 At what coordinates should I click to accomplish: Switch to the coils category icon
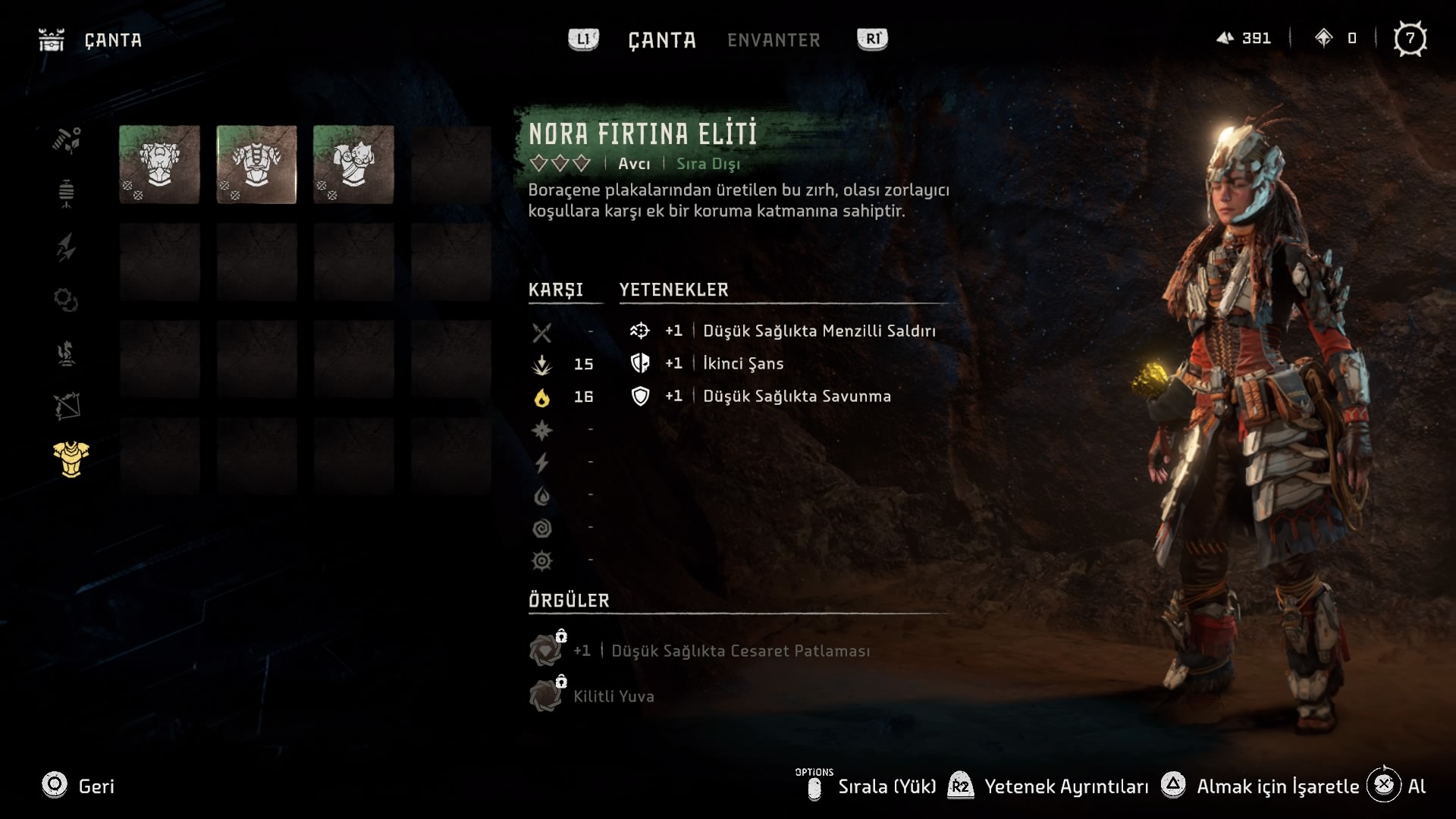pyautogui.click(x=67, y=300)
